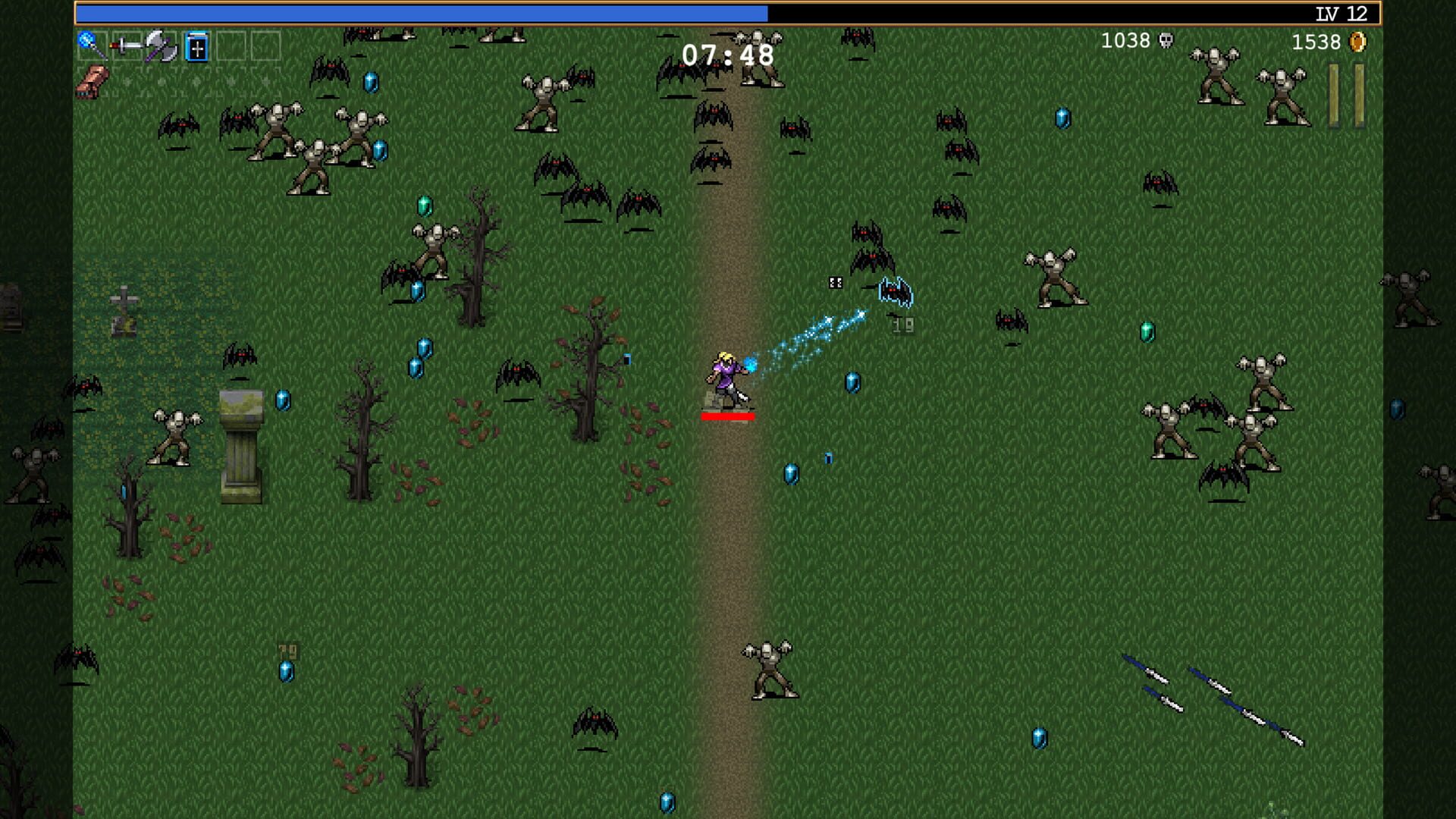Choose the Axe weapon icon
Image resolution: width=1456 pixels, height=819 pixels.
pos(161,47)
